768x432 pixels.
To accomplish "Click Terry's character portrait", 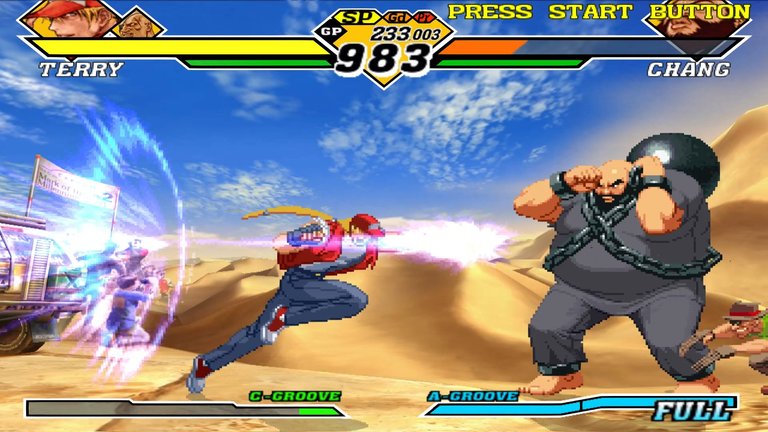I will click(x=70, y=17).
